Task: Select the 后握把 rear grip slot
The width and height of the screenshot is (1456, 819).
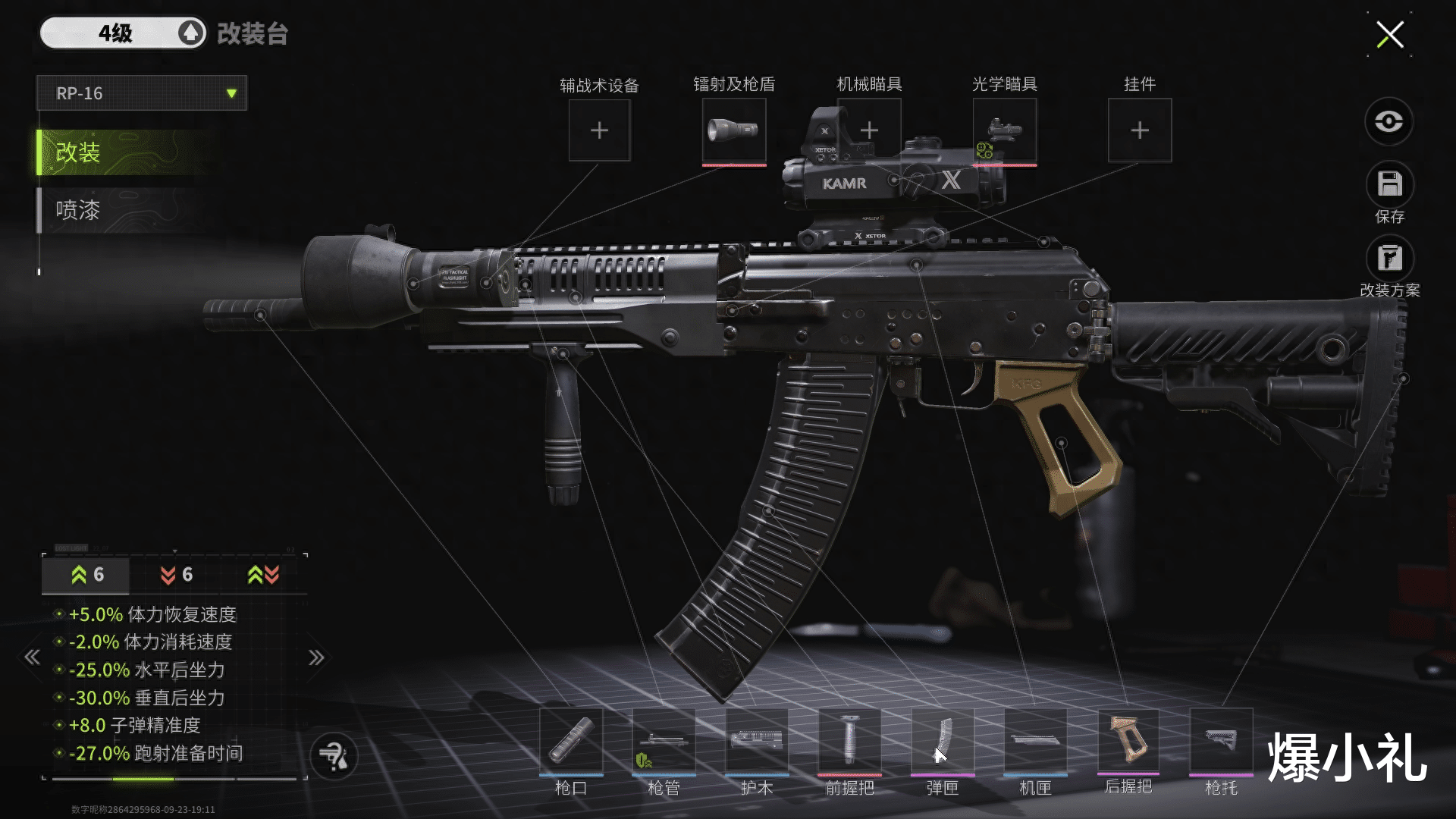Action: pos(1128,741)
